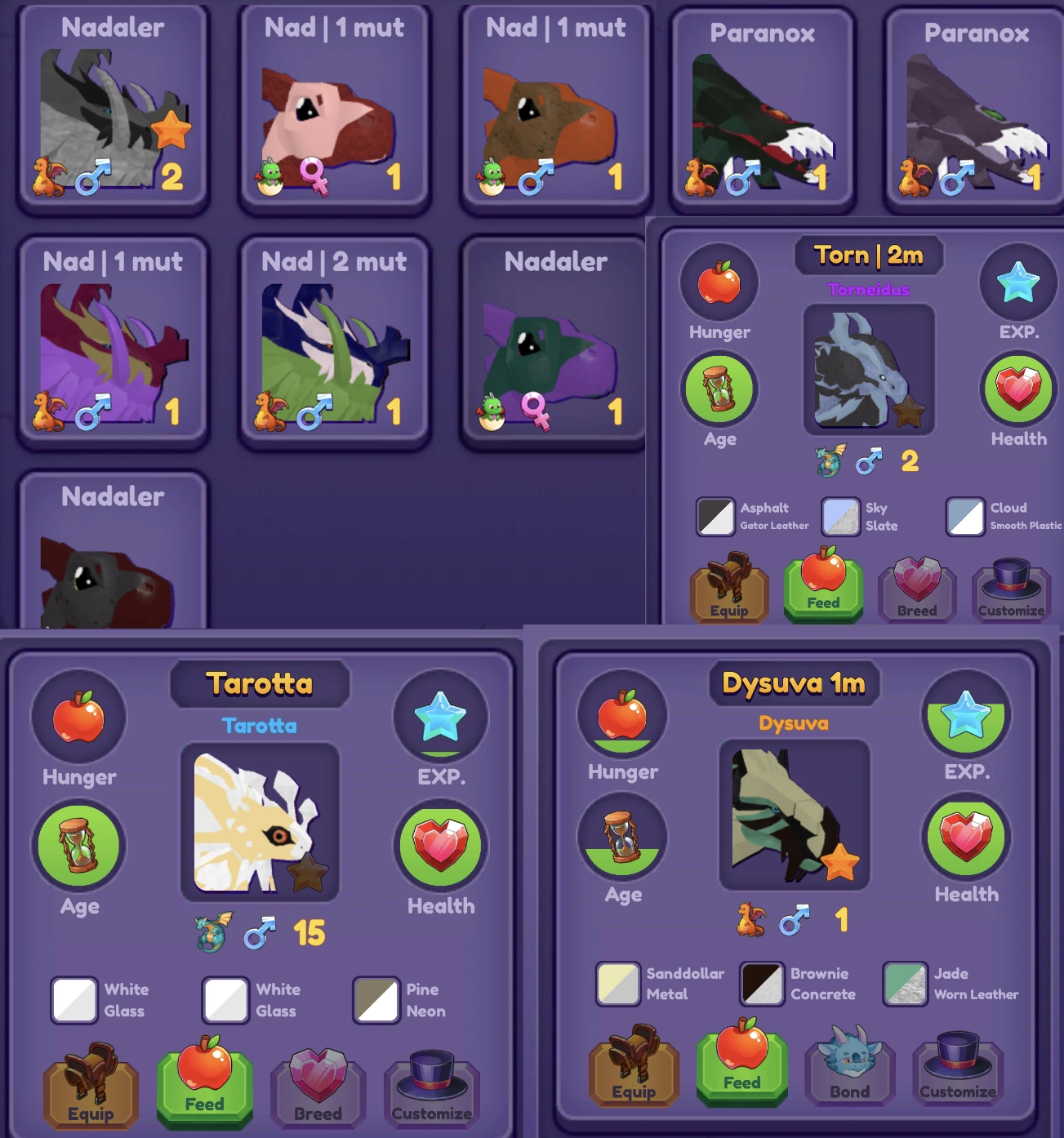Open the Bond panel for Dysuva
1064x1138 pixels.
coord(849,1069)
